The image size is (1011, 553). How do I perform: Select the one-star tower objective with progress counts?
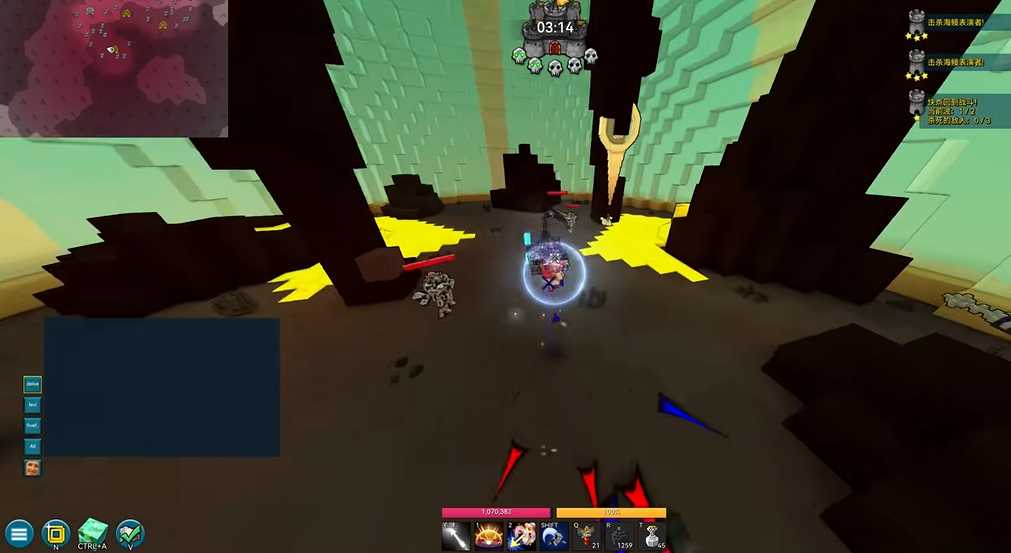click(916, 105)
